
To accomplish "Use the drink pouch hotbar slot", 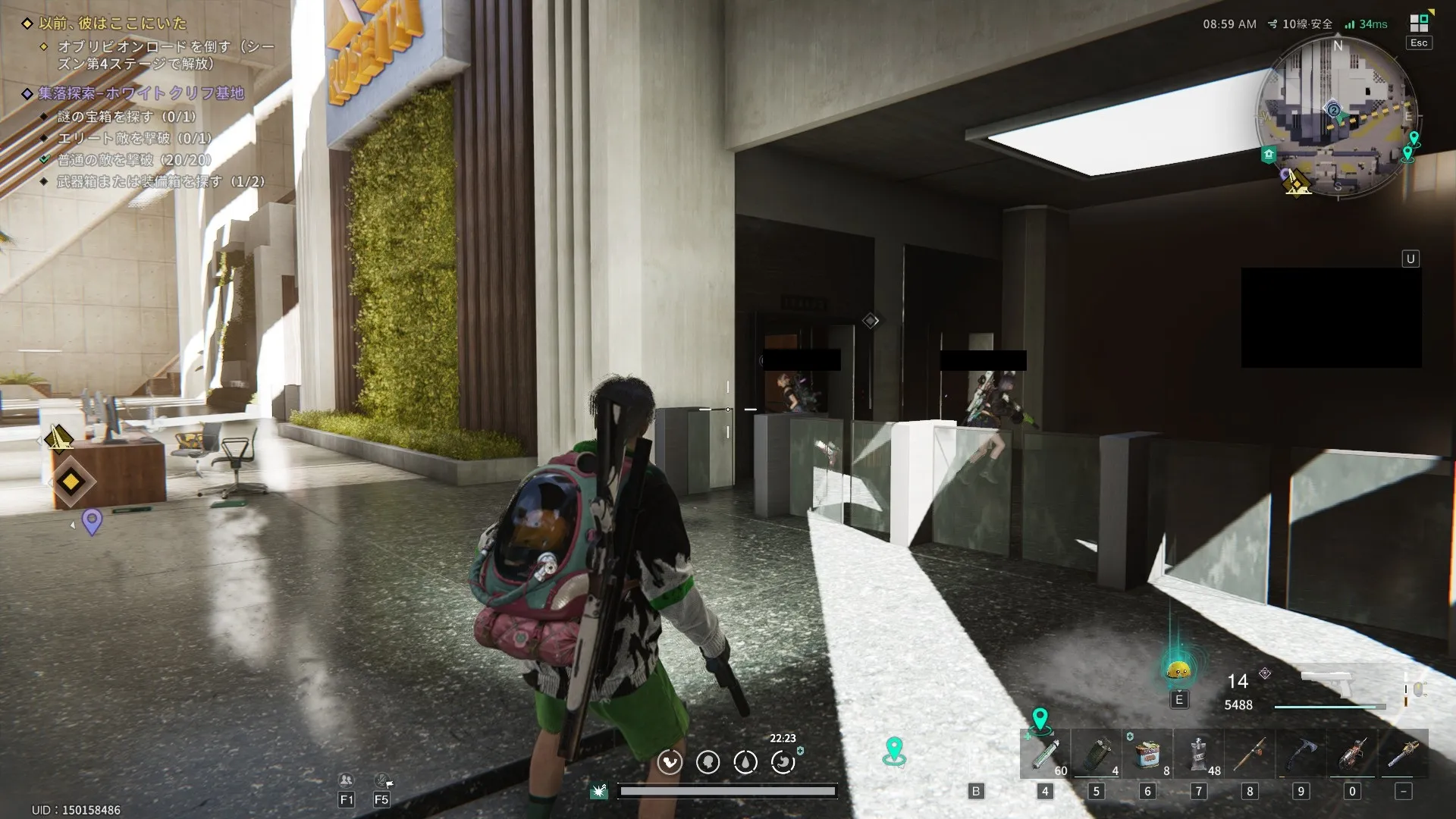I will pyautogui.click(x=1199, y=754).
